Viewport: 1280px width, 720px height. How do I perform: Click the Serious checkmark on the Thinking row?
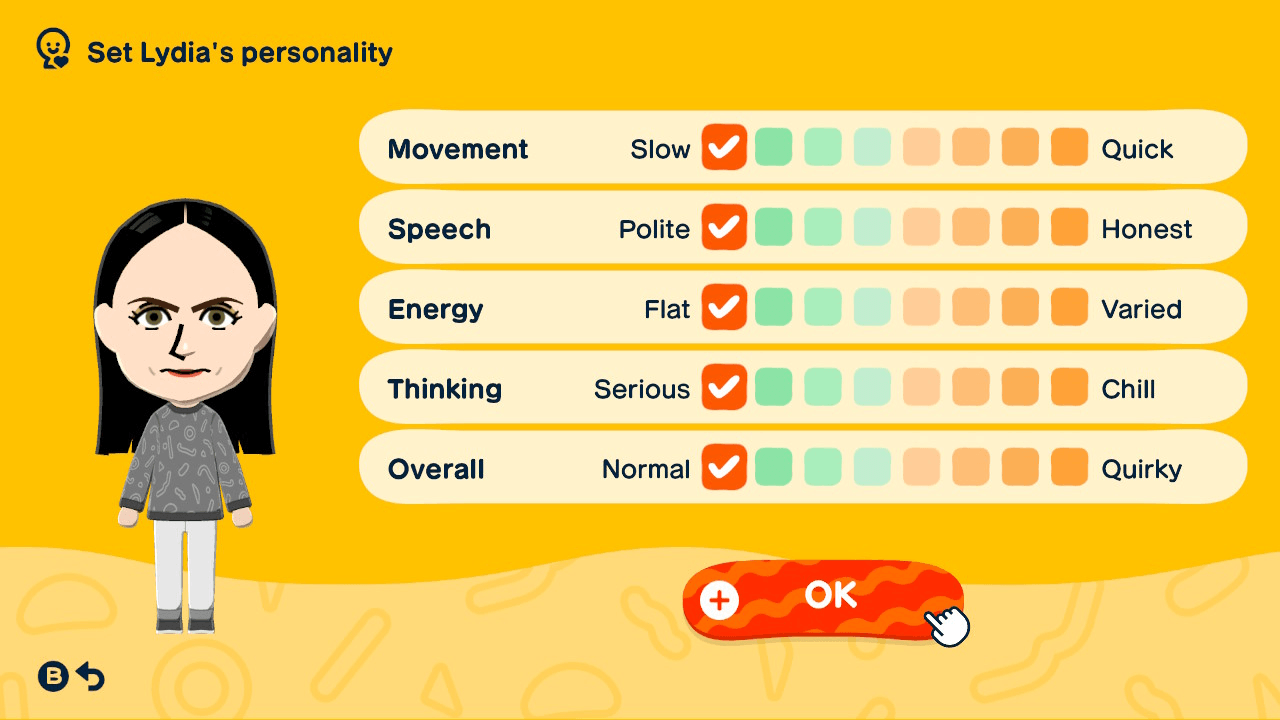pos(724,387)
